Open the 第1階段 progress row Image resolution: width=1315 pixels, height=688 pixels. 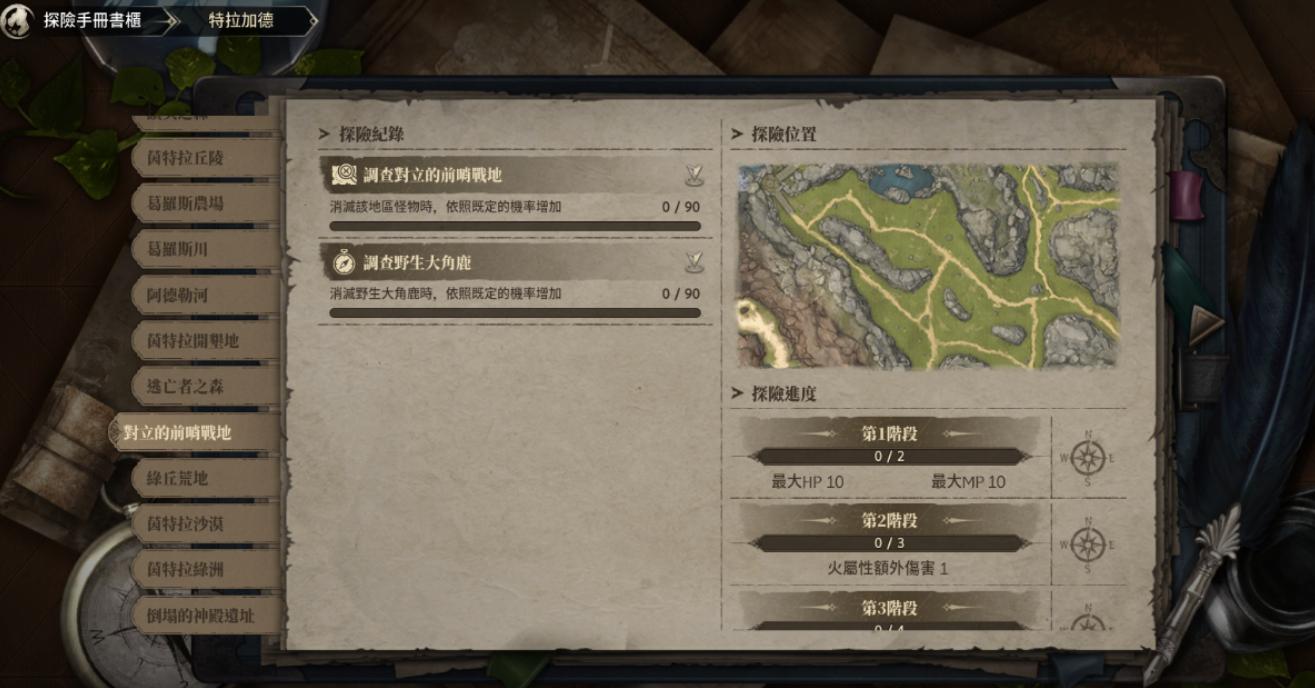click(888, 457)
